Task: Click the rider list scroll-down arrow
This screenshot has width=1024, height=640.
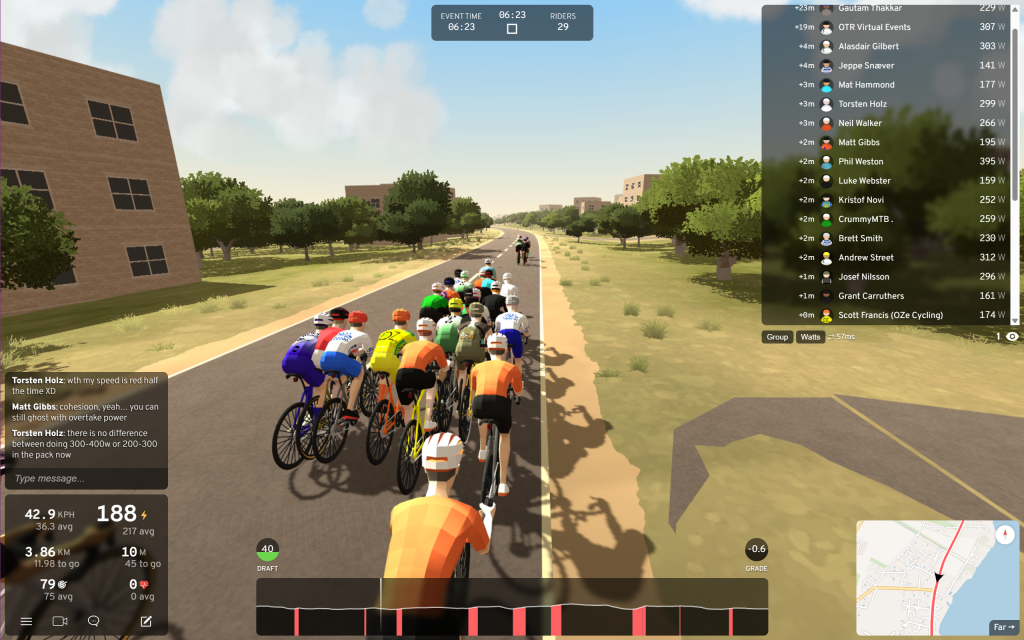Action: point(1015,321)
